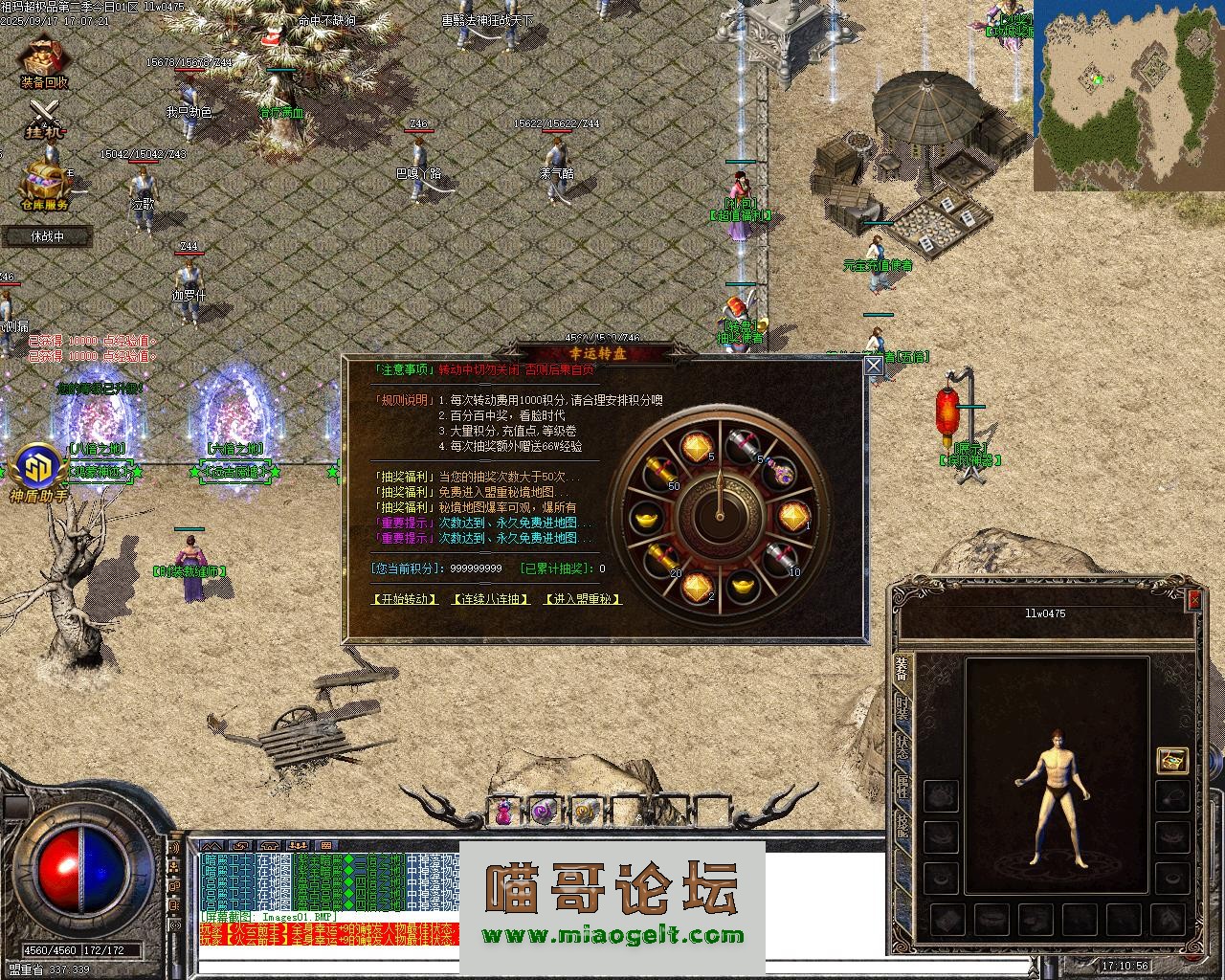Close the 幸运转盘 lucky wheel window
1225x980 pixels.
tap(873, 366)
